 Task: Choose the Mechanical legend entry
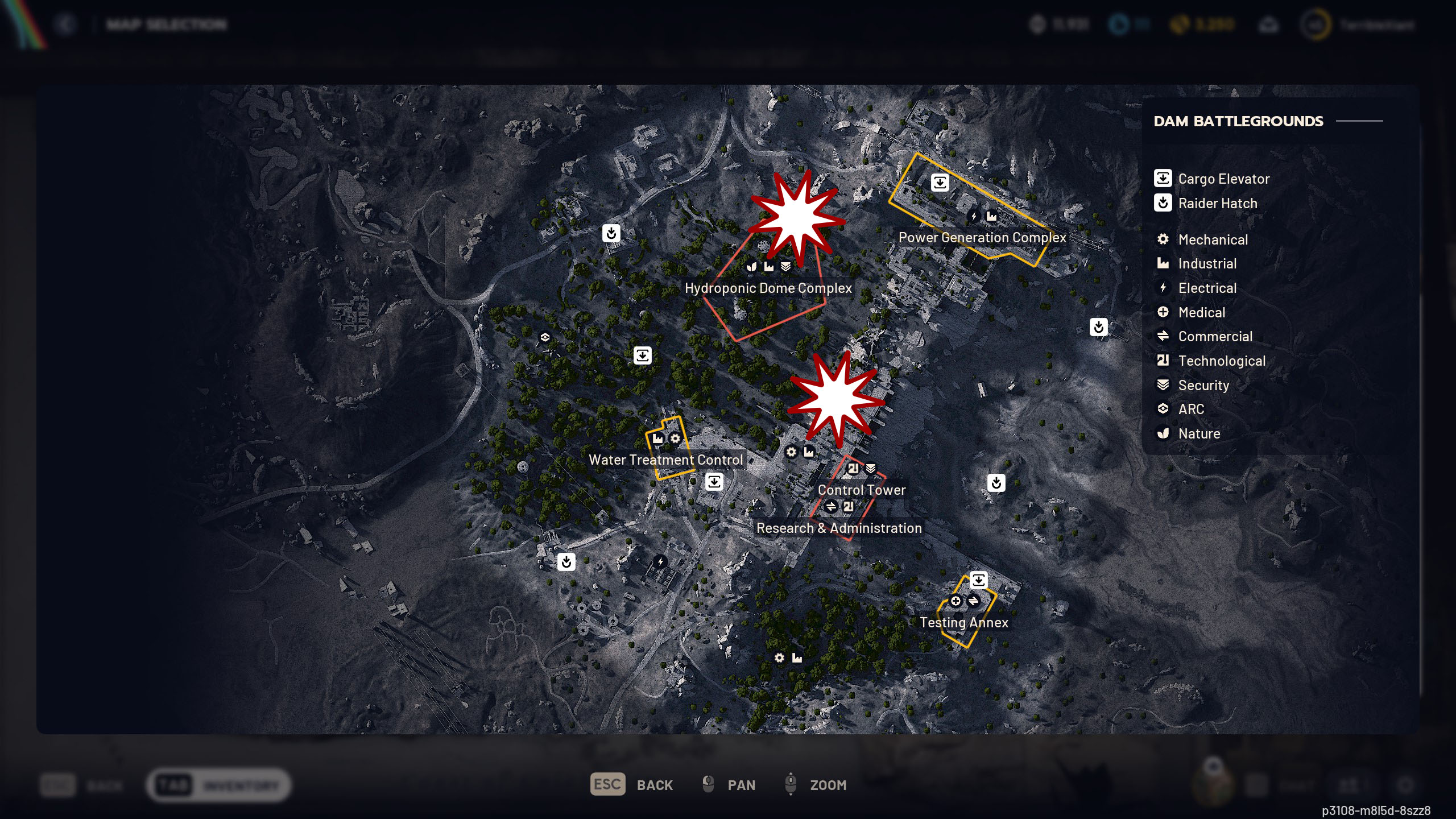click(1213, 240)
